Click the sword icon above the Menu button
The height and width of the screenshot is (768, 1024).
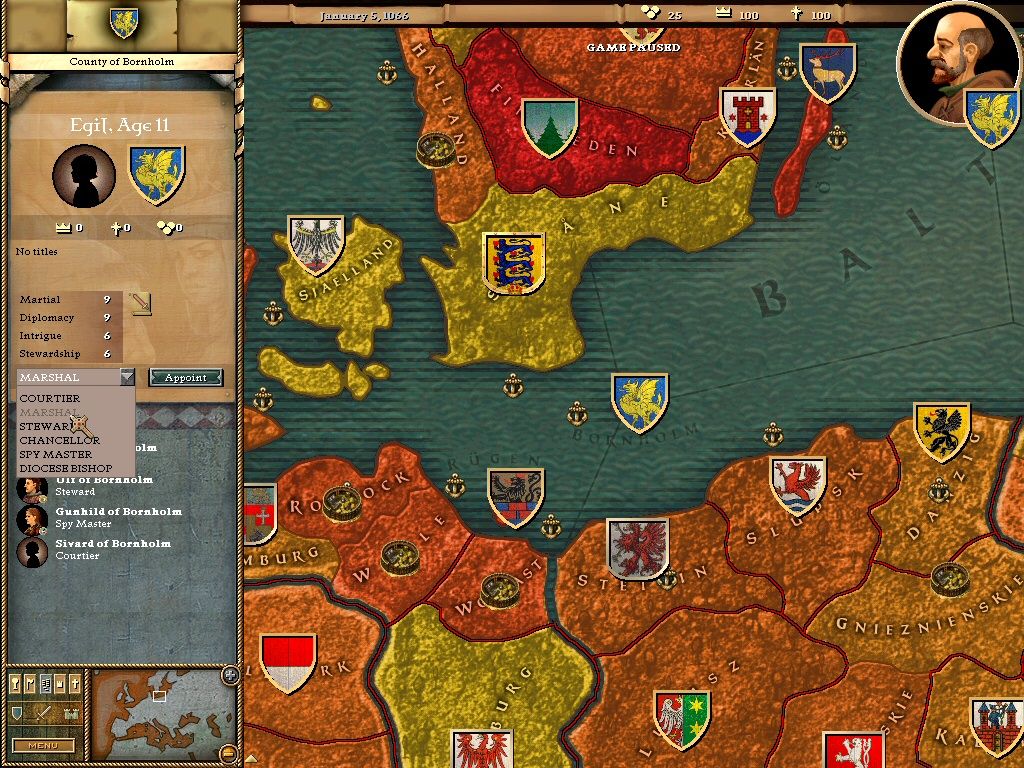[43, 714]
